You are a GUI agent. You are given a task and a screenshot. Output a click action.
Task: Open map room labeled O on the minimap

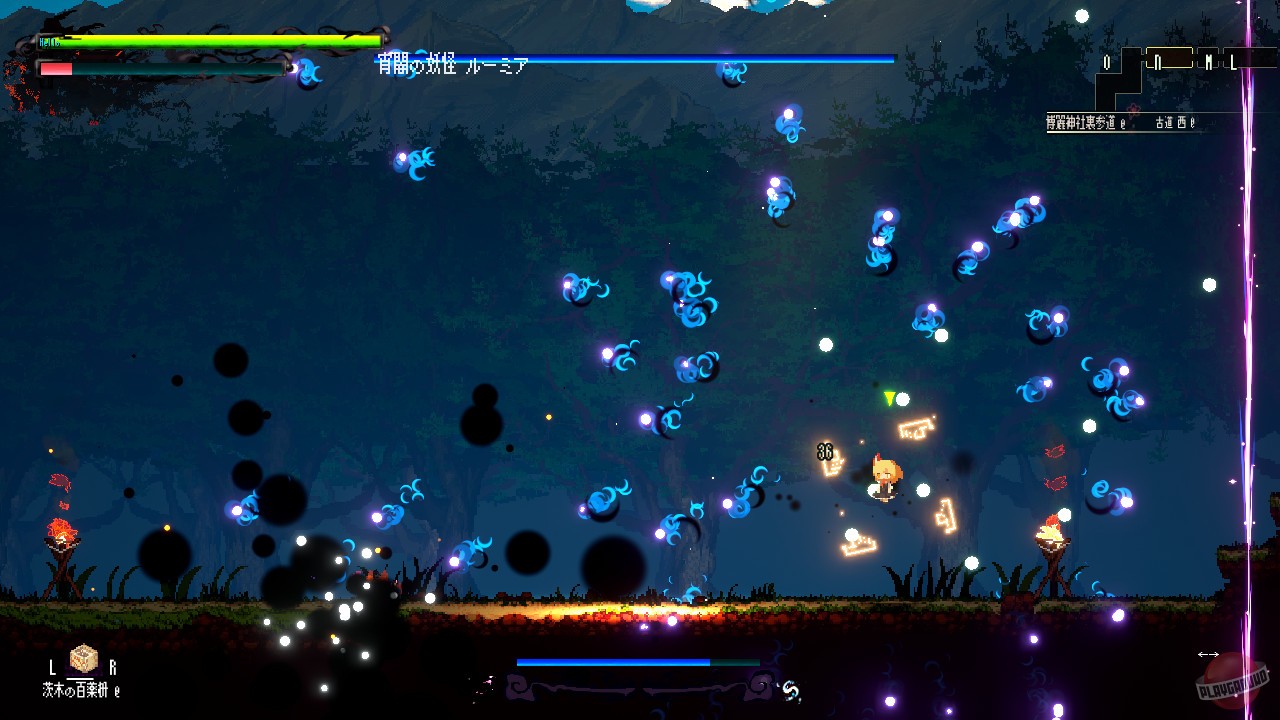coord(1107,60)
